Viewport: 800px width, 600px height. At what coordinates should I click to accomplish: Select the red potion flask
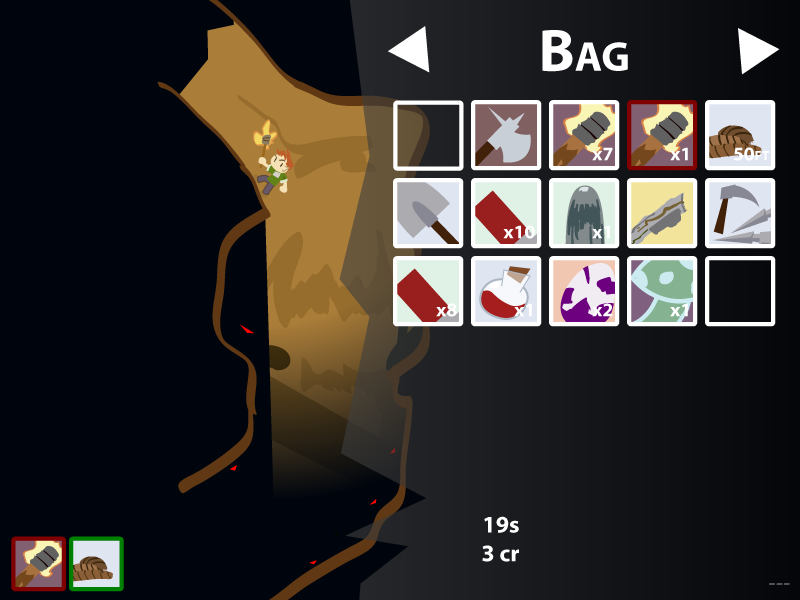click(x=506, y=291)
